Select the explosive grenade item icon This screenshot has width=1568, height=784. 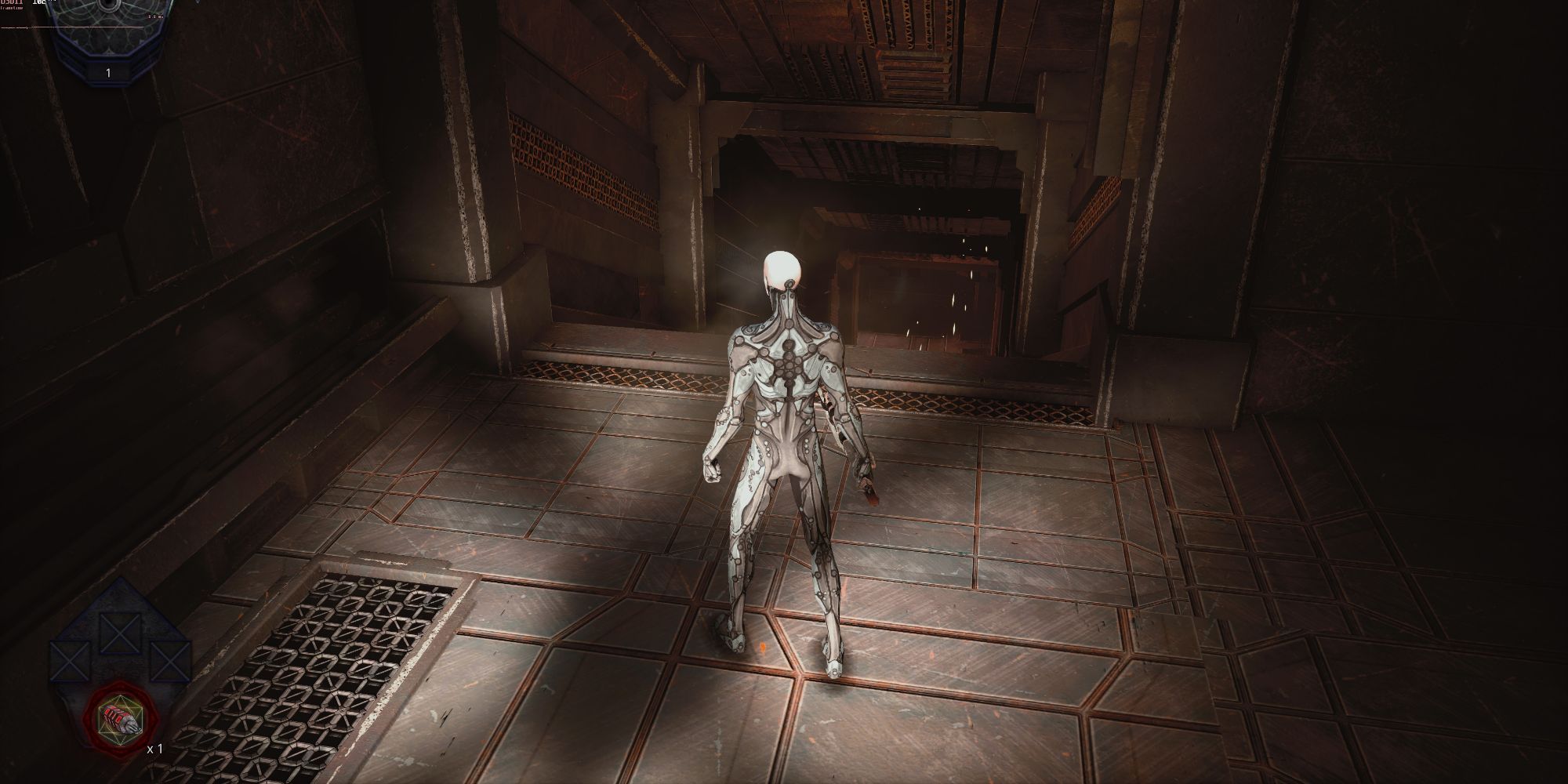pos(122,717)
